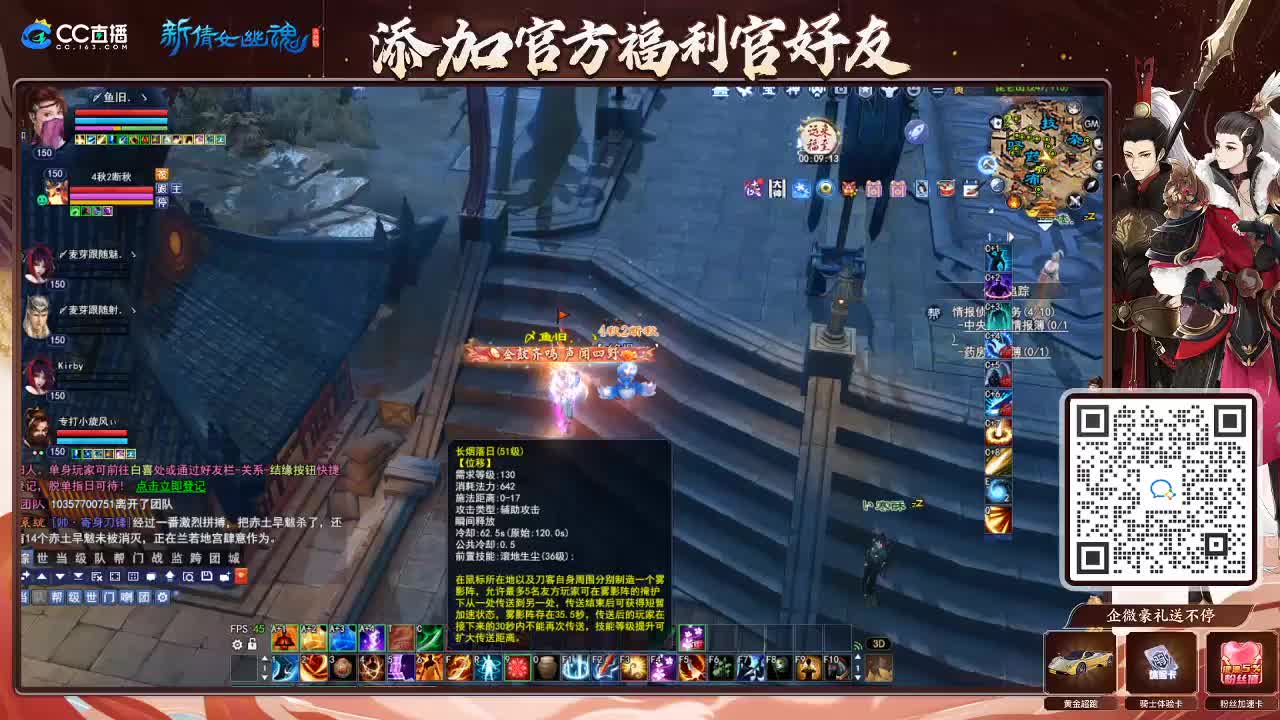Screen dimensions: 1280x720
Task: Toggle the 团 chat channel filter
Action: [144, 597]
